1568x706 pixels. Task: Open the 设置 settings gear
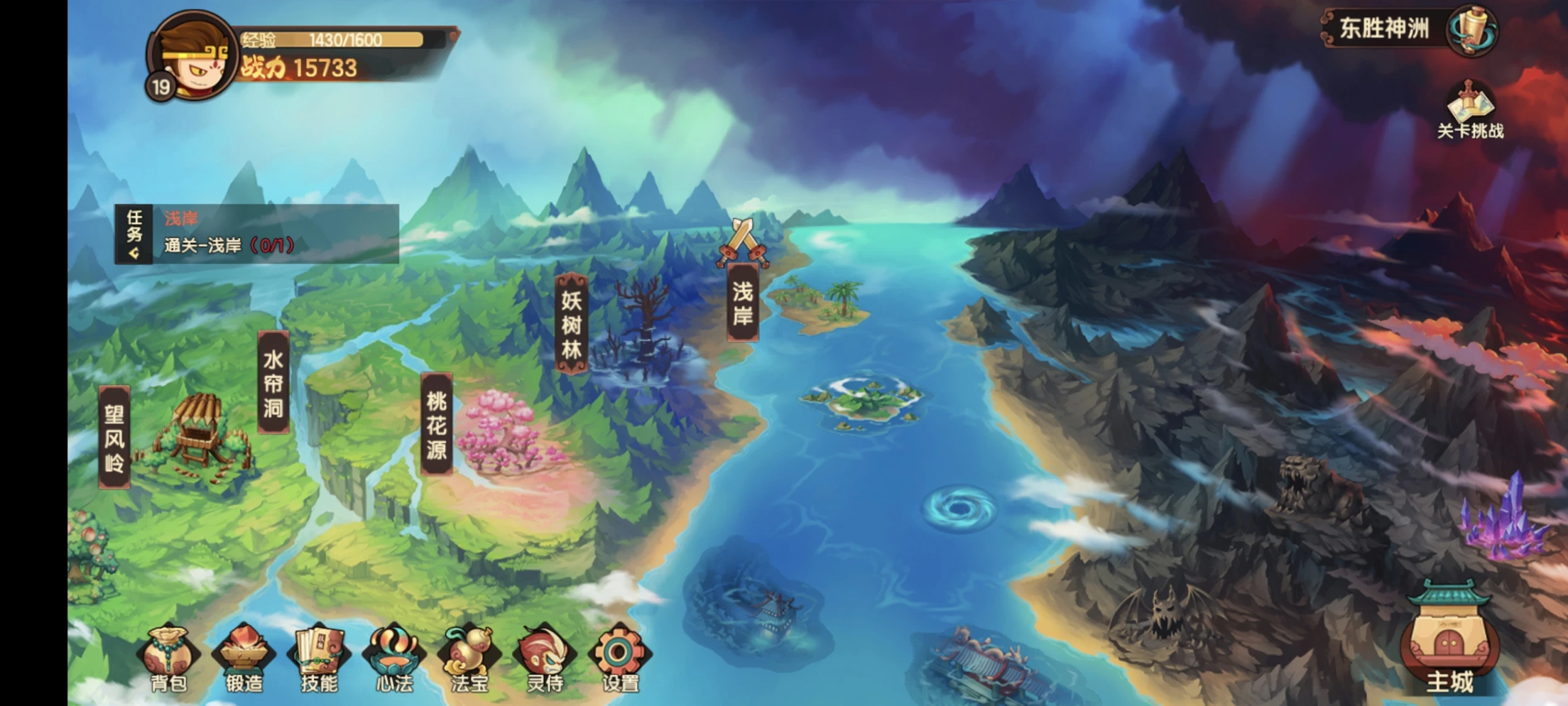pos(620,659)
